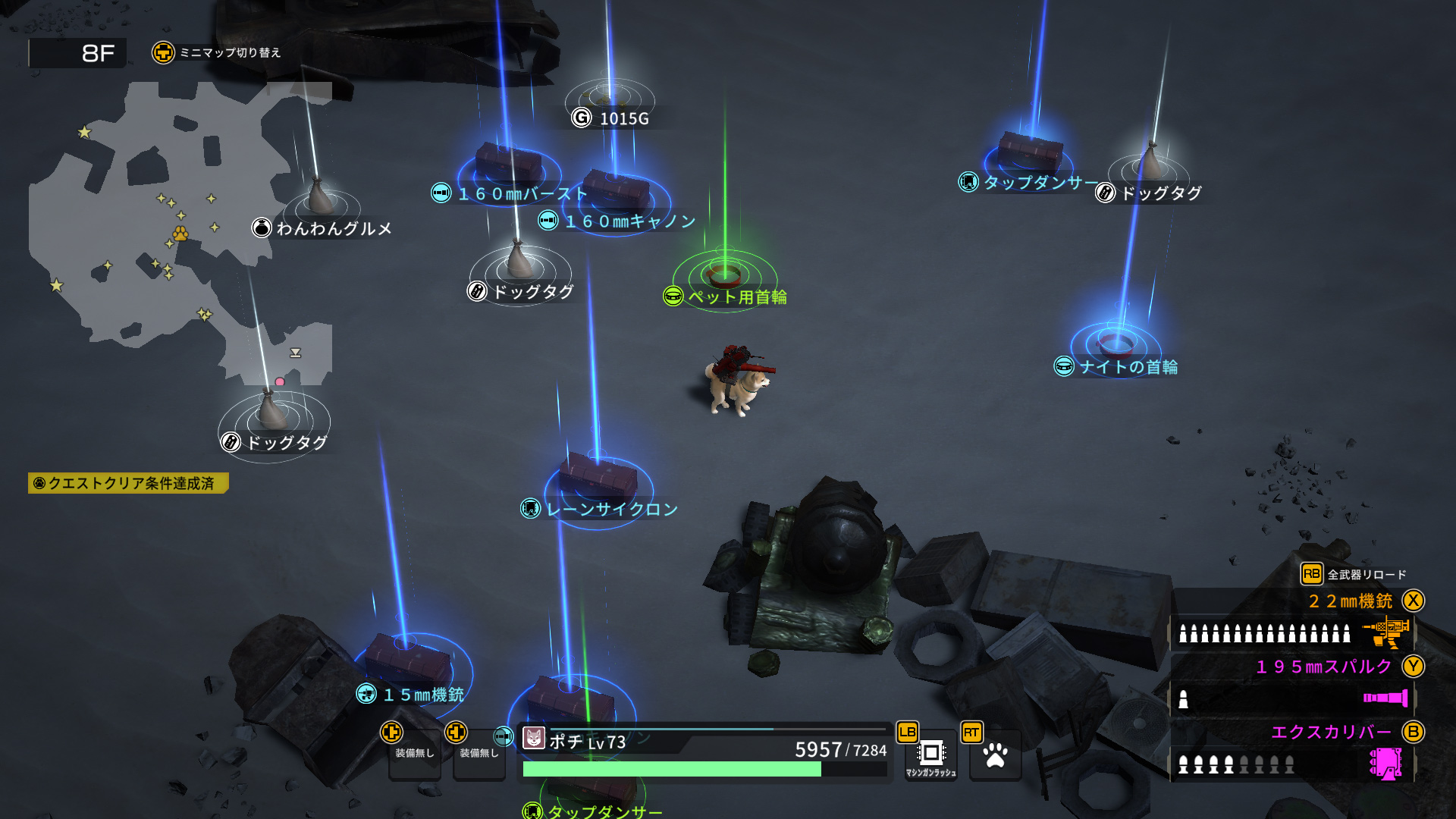Activate the マシンガンラッシュ skill icon
The width and height of the screenshot is (1456, 819).
(930, 755)
